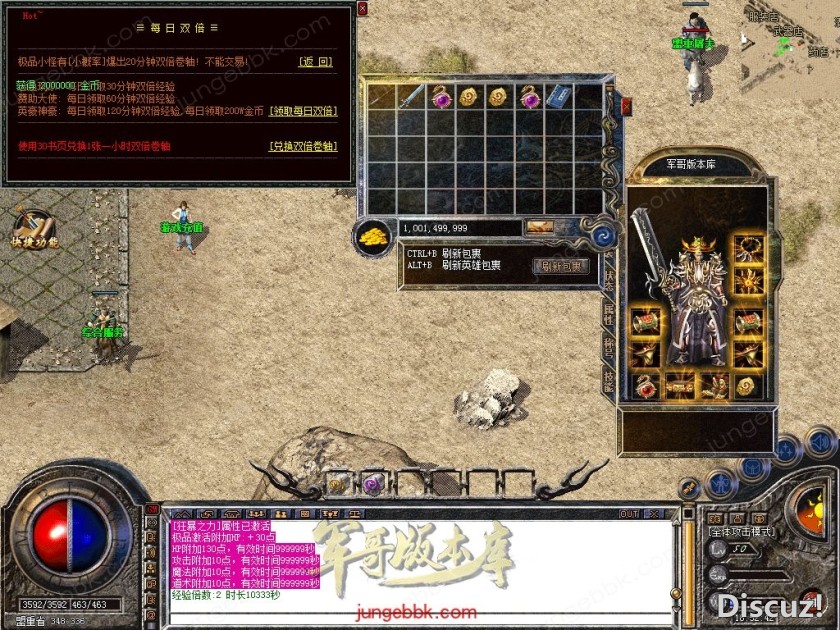Select the blue book item in bag
The width and height of the screenshot is (840, 630).
(559, 96)
